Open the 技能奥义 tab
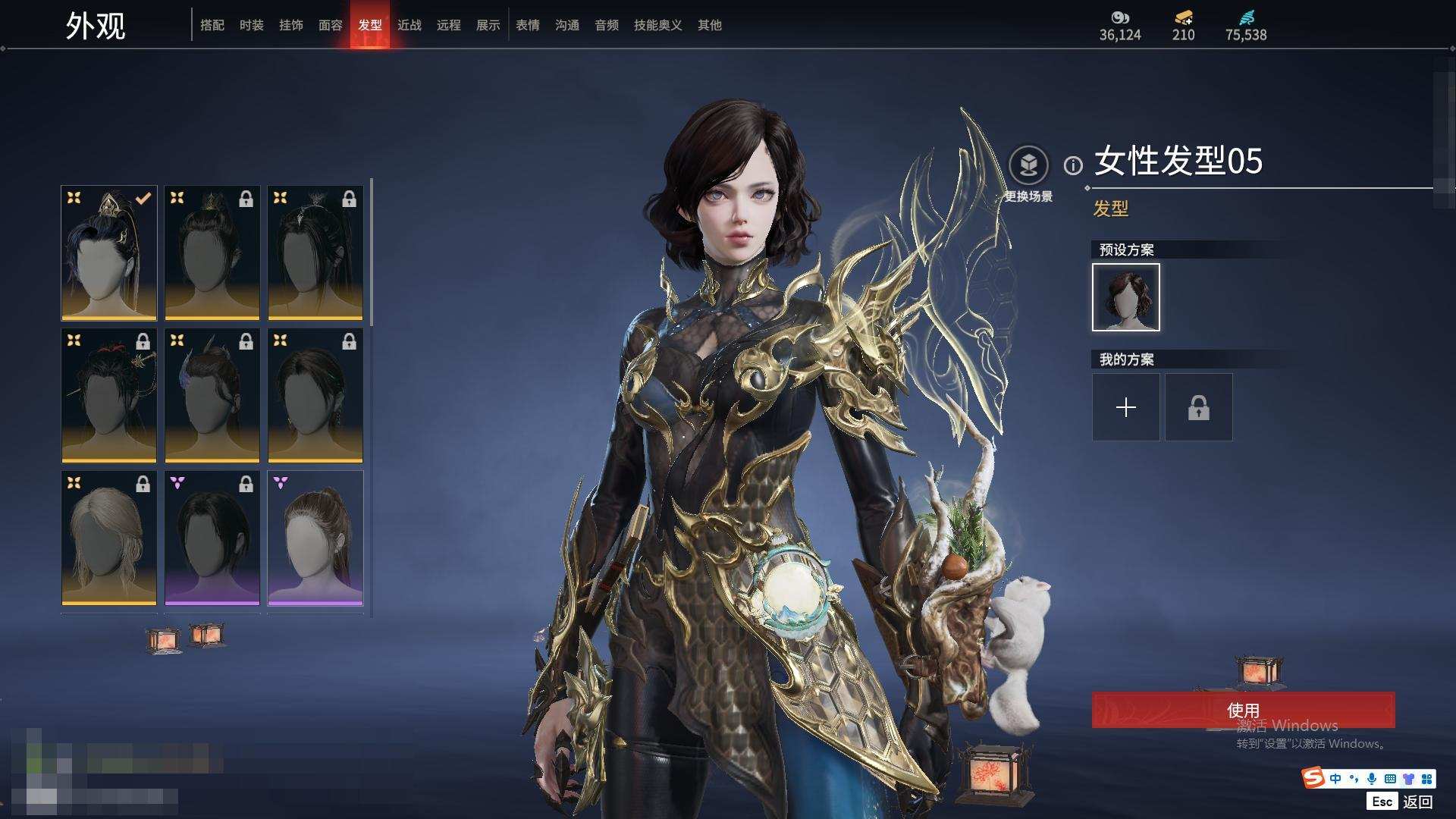The image size is (1456, 819). 658,25
